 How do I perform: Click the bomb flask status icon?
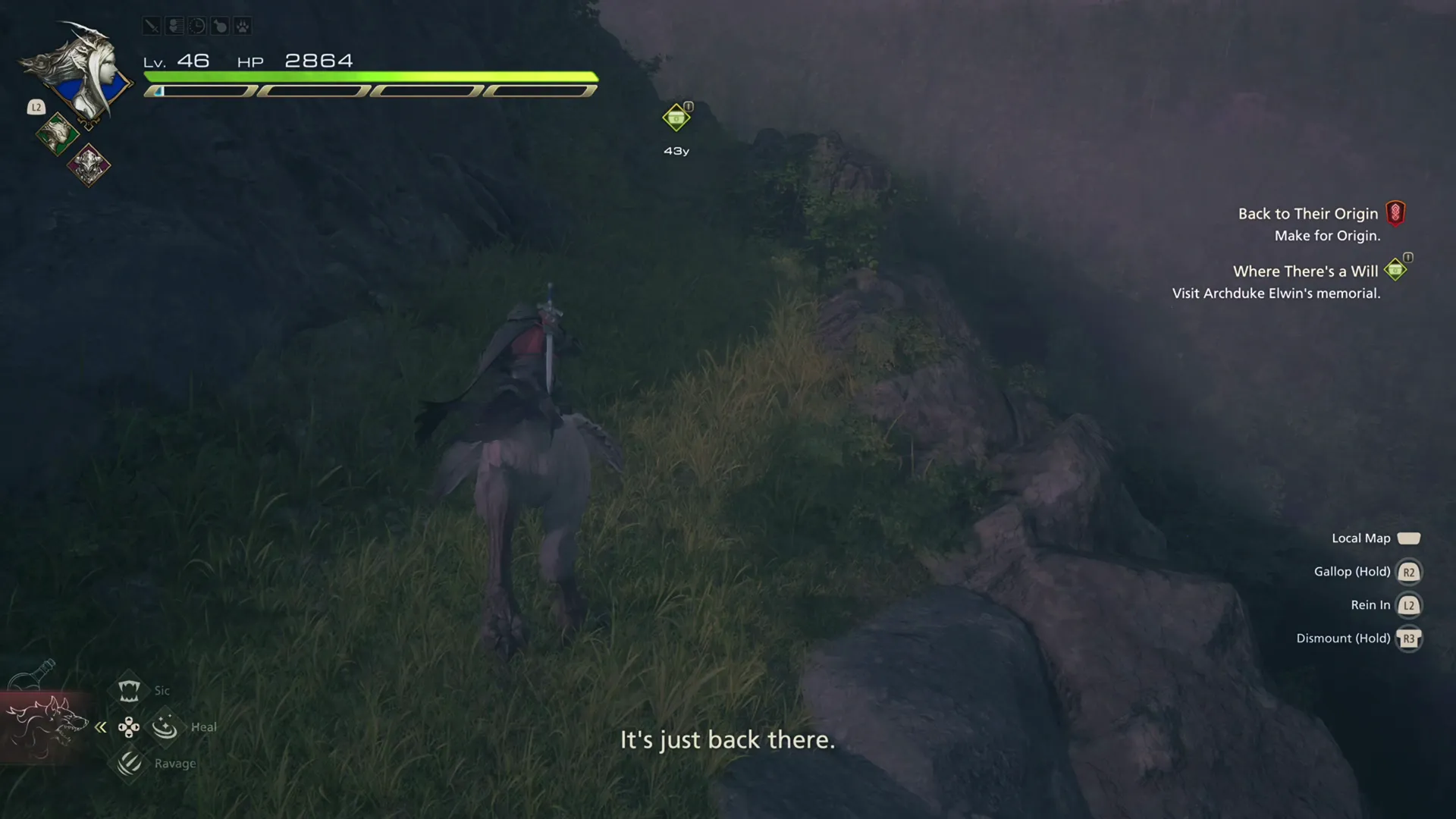pyautogui.click(x=219, y=25)
